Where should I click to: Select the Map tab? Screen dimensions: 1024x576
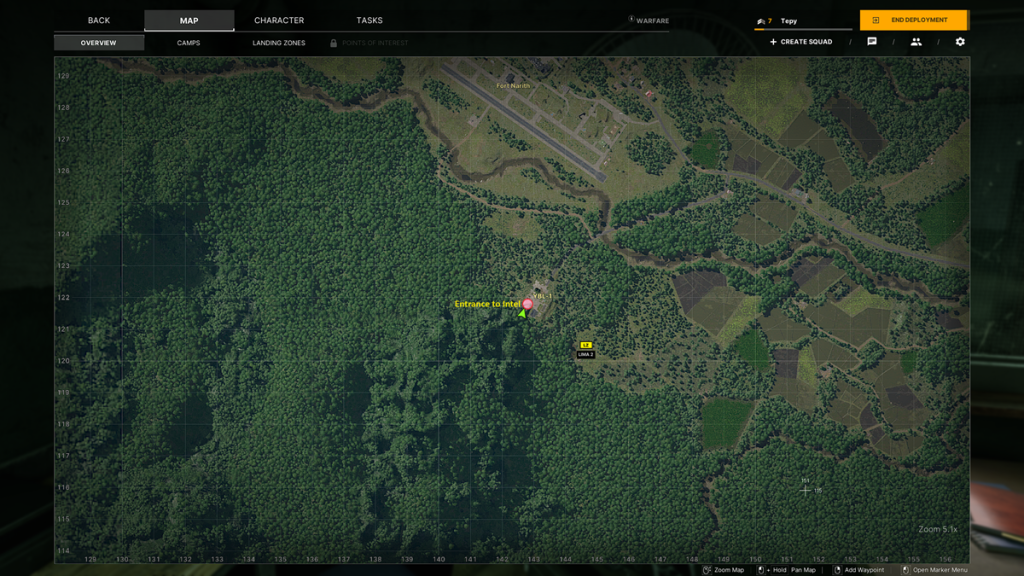coord(189,21)
